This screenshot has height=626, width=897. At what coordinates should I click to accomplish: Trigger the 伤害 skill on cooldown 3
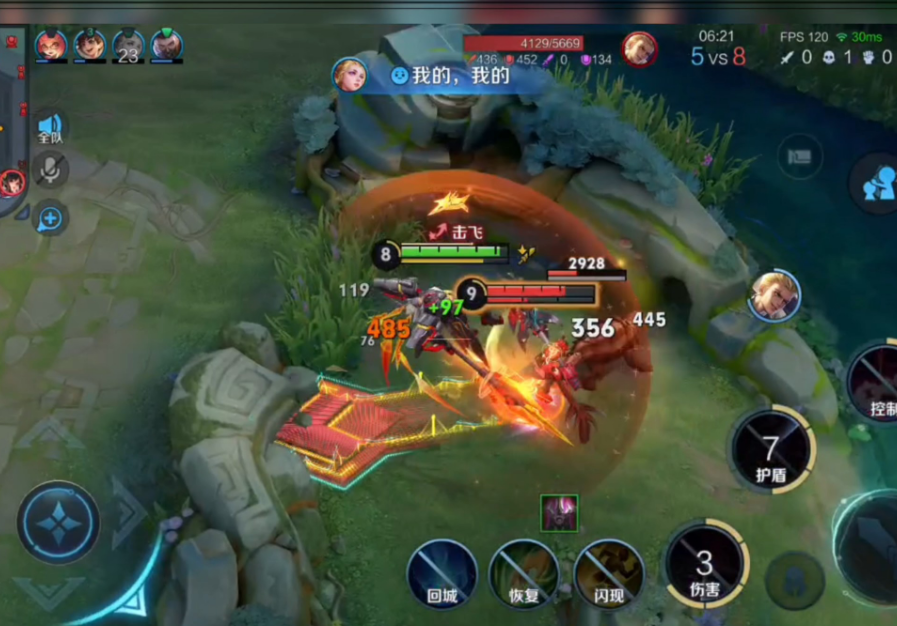[706, 565]
